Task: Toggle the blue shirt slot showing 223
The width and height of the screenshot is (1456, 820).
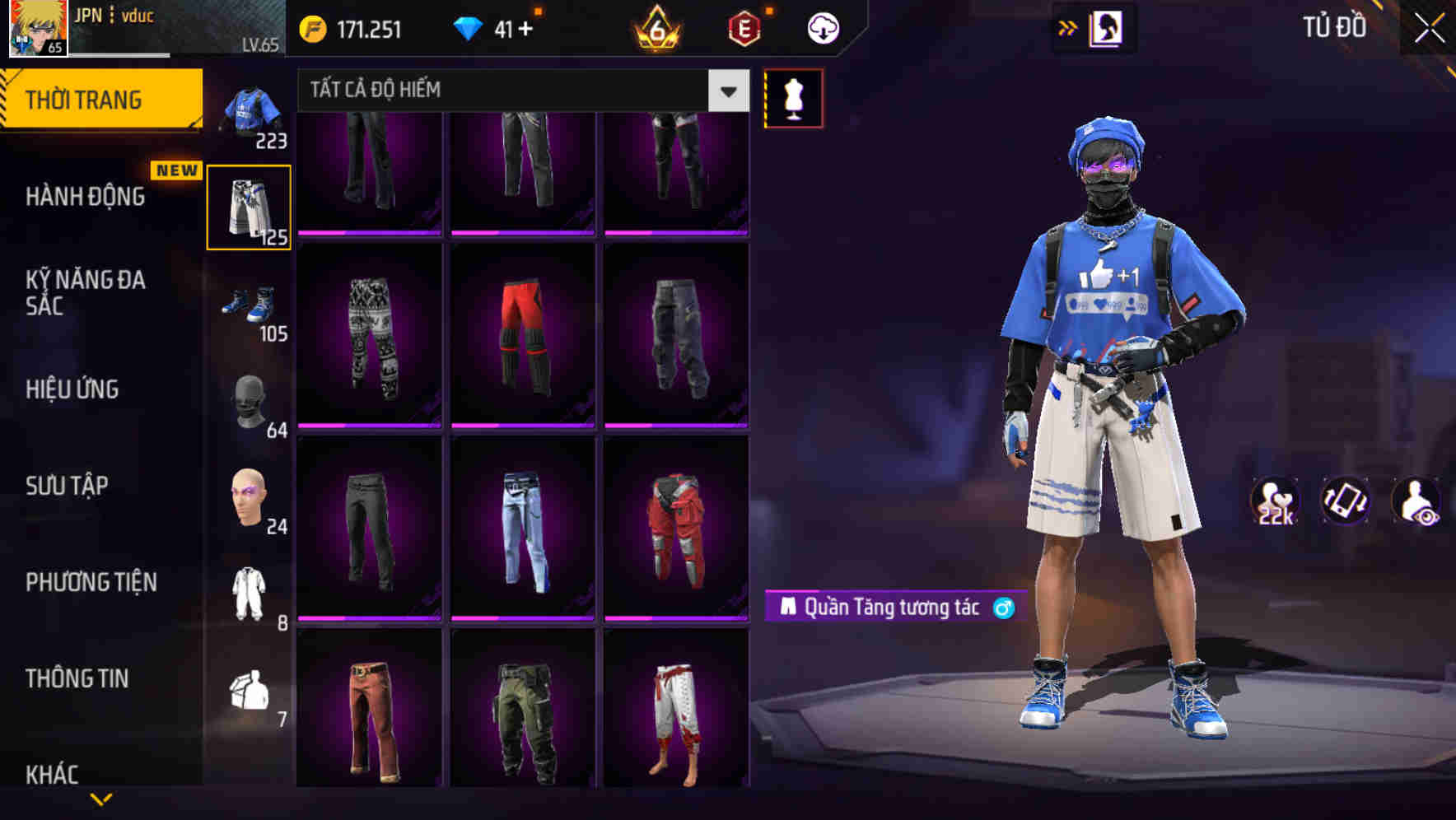Action: pos(249,109)
